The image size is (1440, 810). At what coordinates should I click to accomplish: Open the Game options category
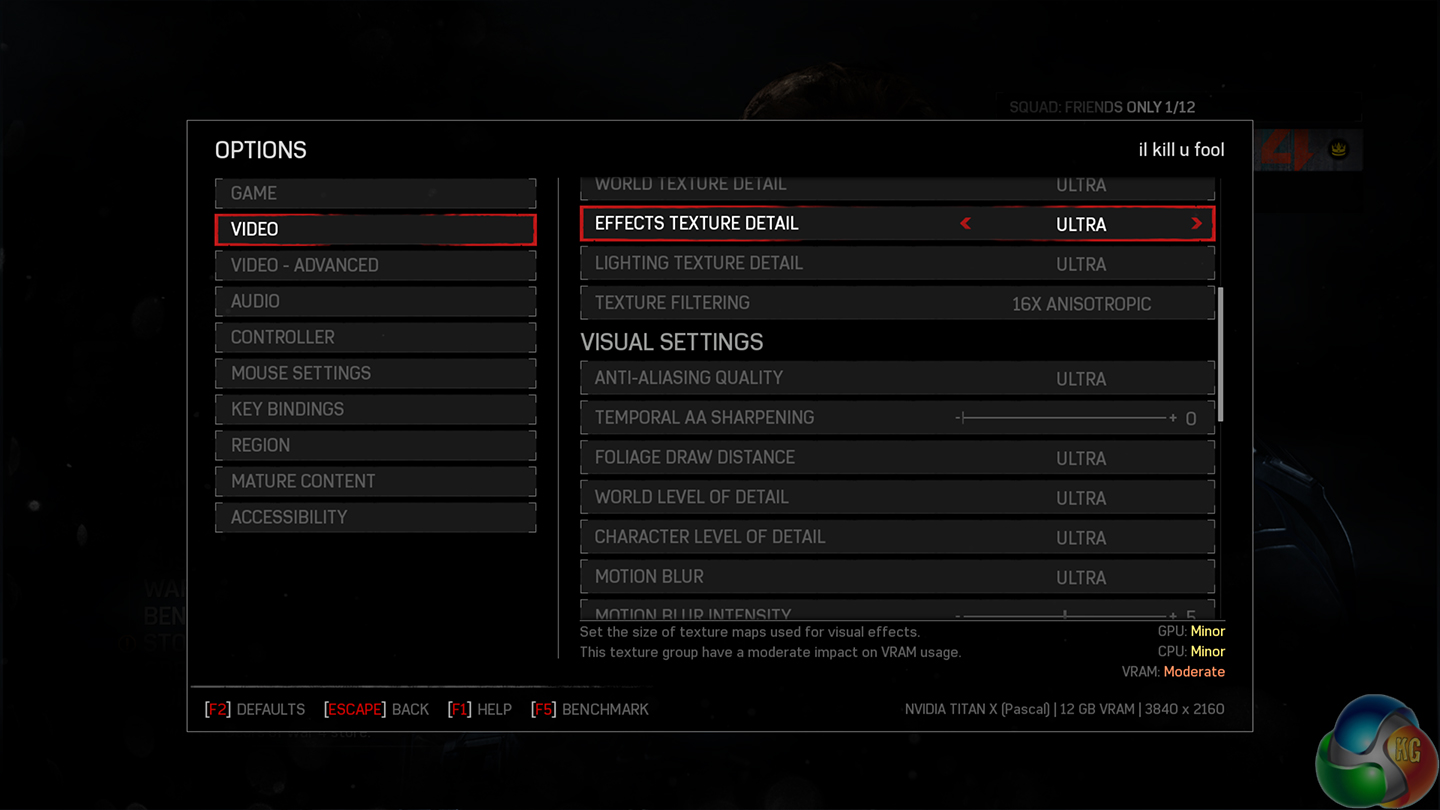coord(375,193)
